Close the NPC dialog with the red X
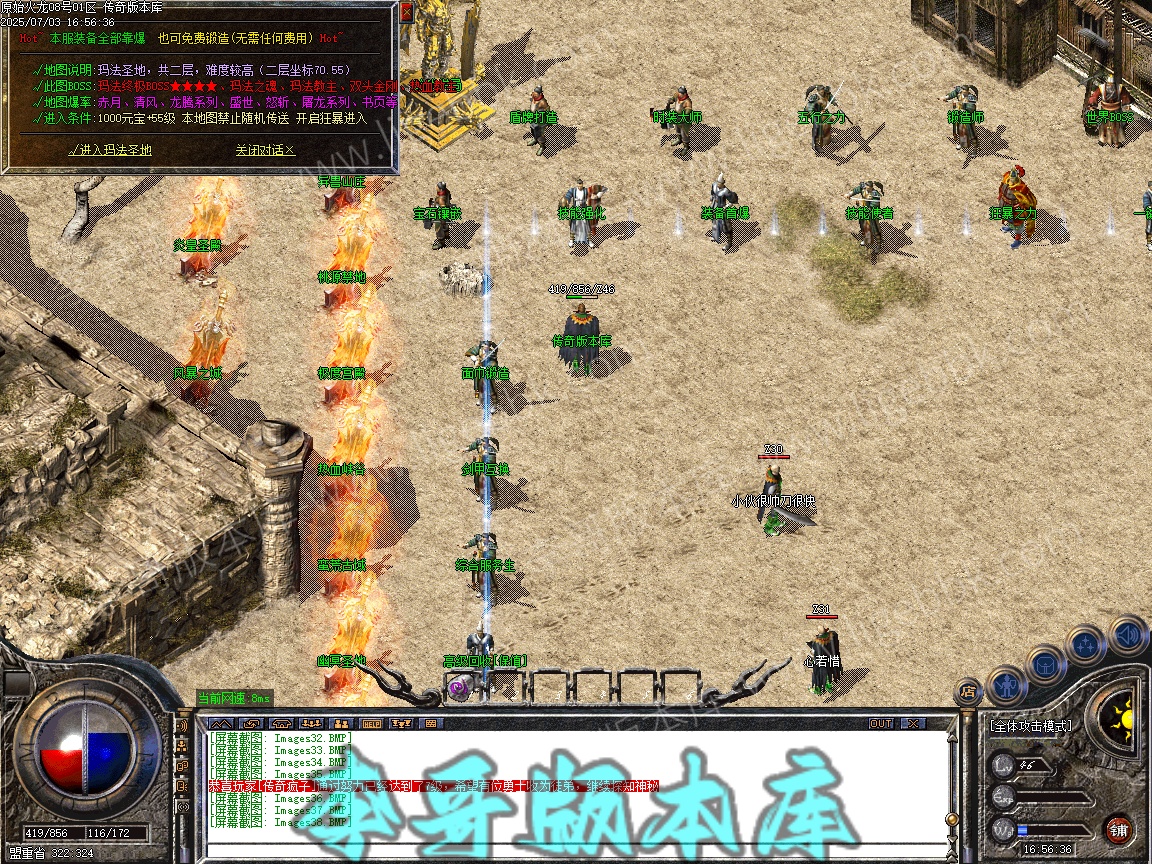Image resolution: width=1152 pixels, height=864 pixels. (x=406, y=13)
